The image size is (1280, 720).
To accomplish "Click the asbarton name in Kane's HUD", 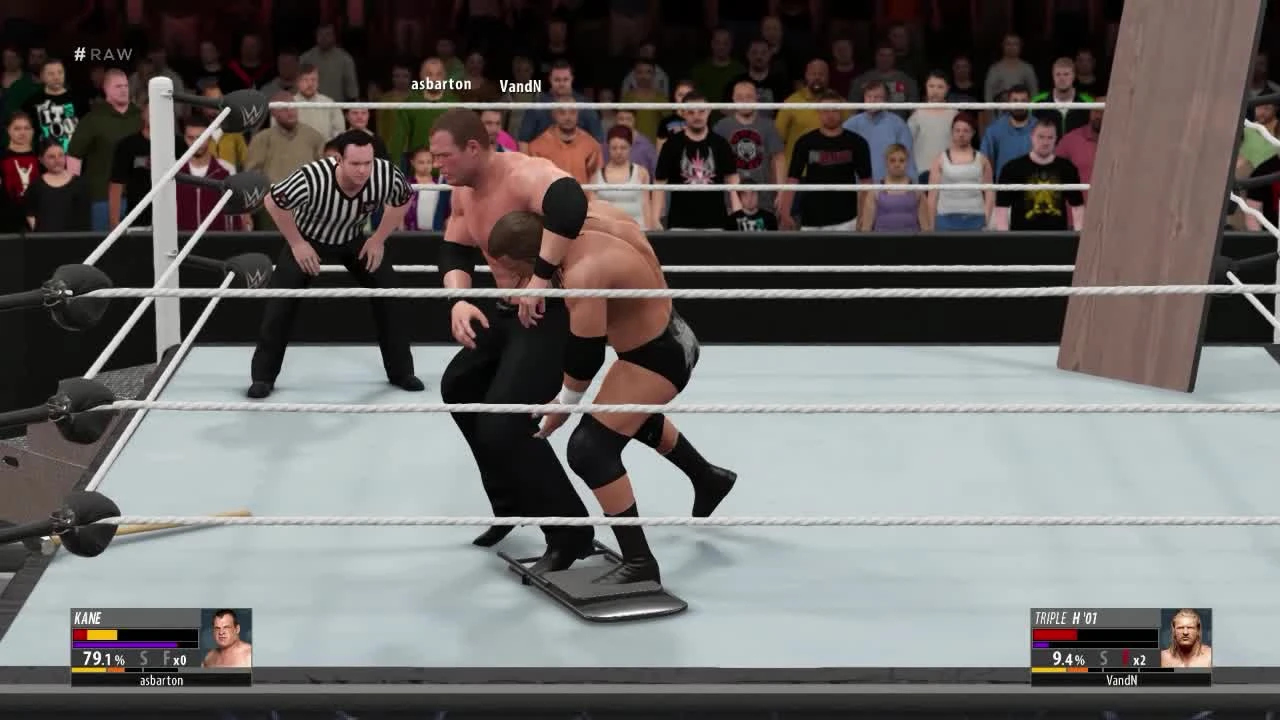I will coord(162,680).
